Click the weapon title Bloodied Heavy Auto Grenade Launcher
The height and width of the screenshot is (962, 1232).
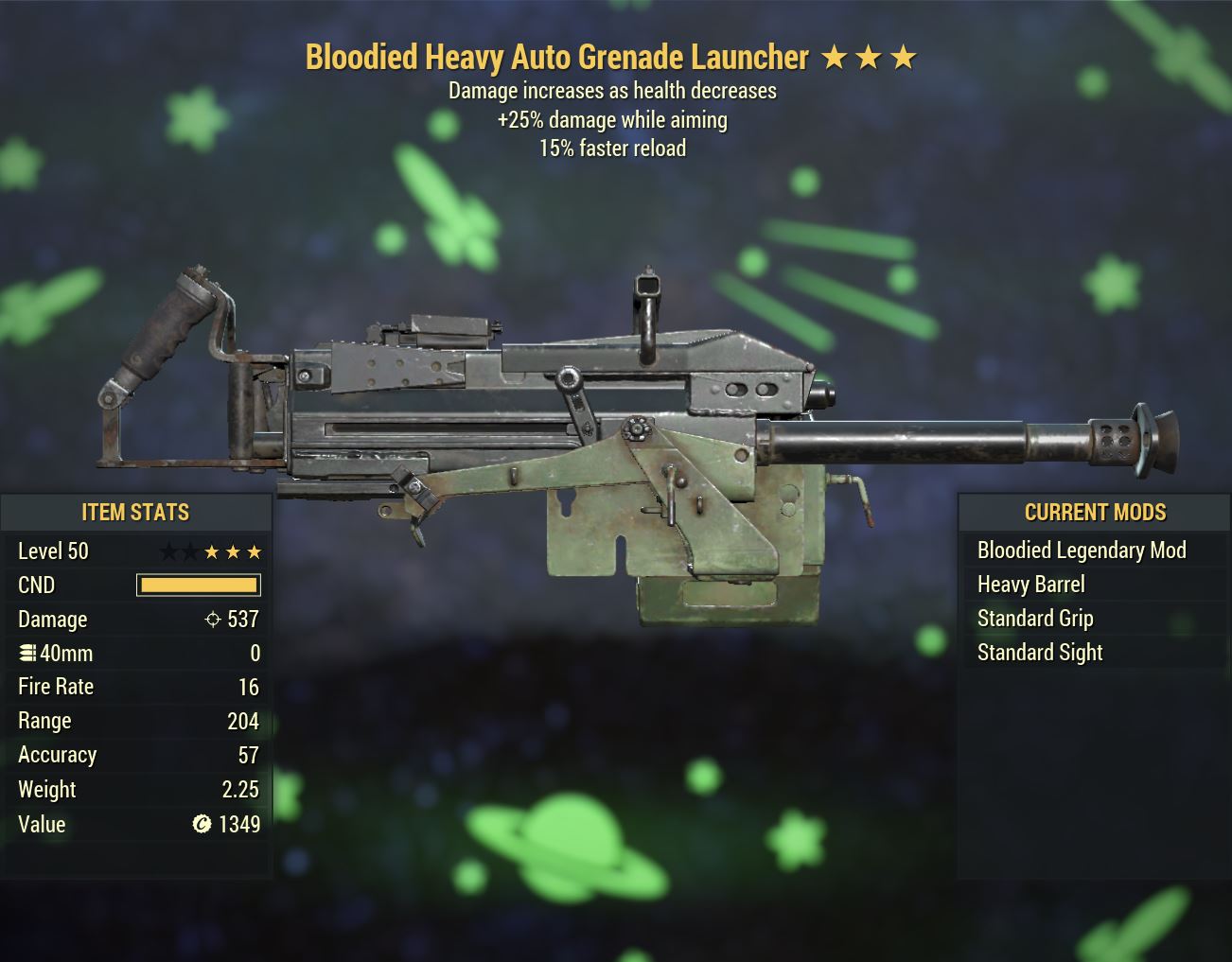pos(556,57)
